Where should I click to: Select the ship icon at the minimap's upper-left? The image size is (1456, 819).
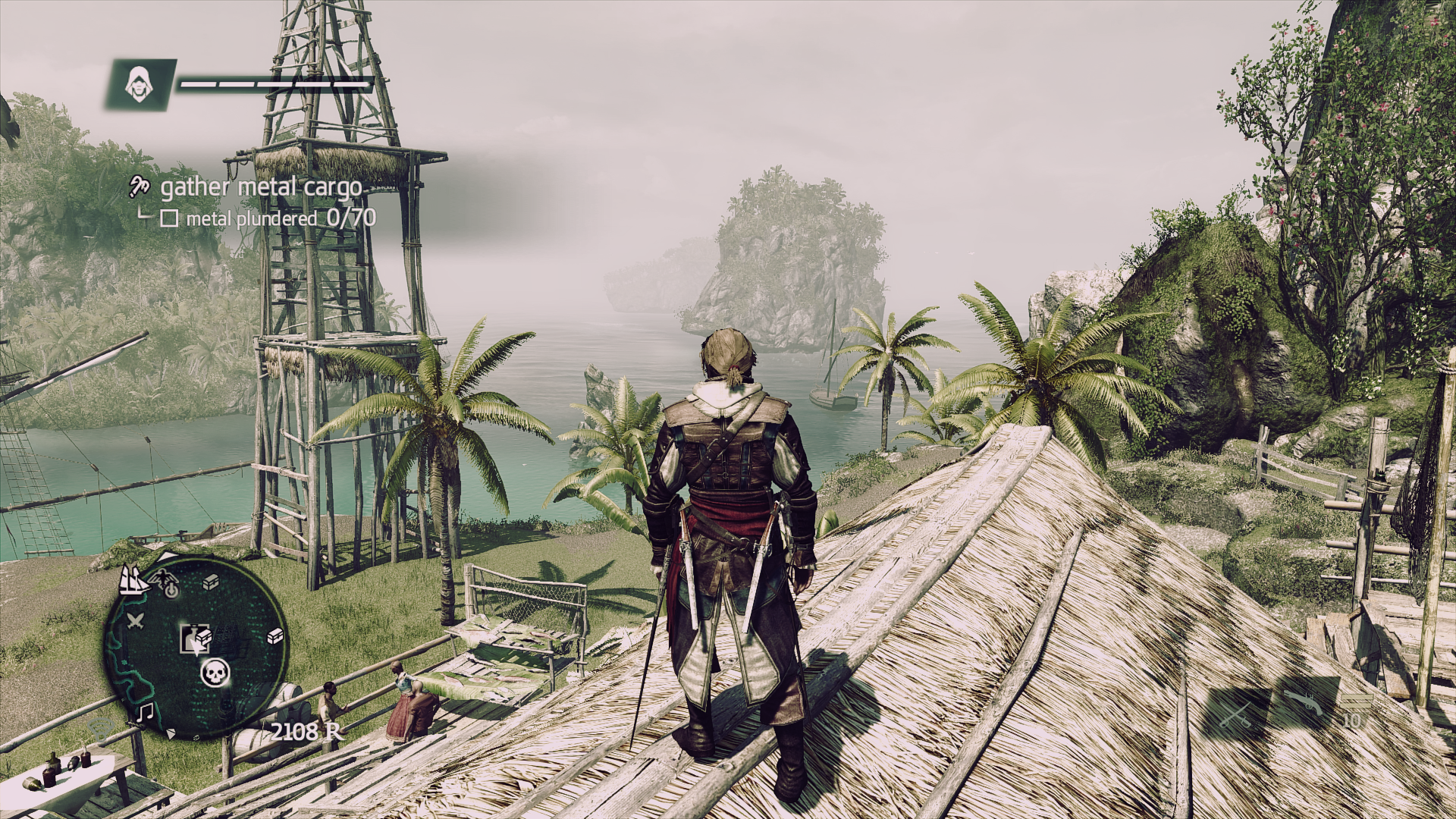click(133, 581)
